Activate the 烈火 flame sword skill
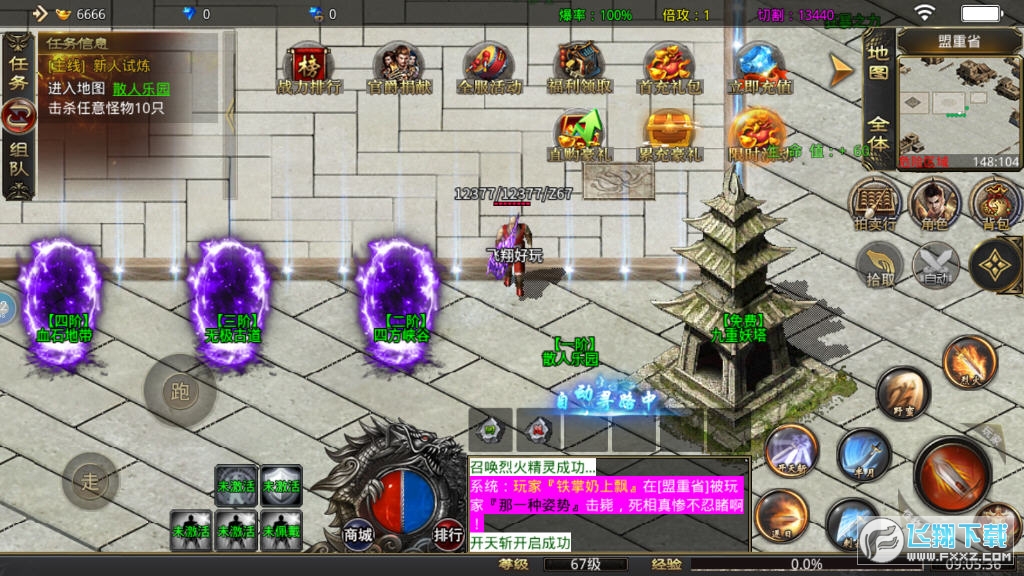This screenshot has width=1024, height=576. (x=969, y=361)
